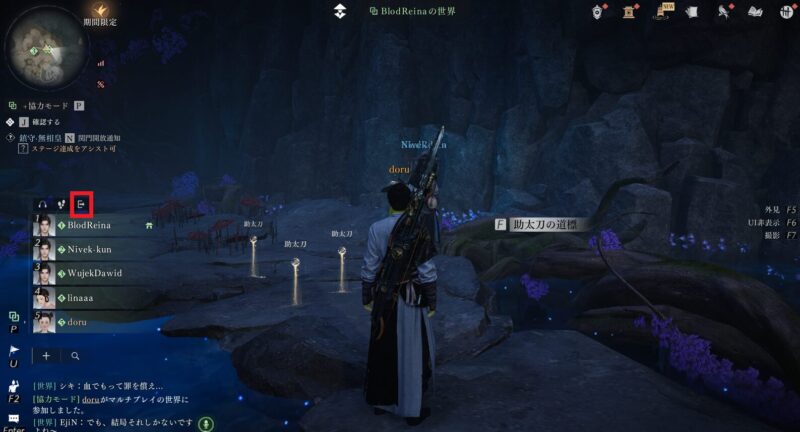This screenshot has height=432, width=800.
Task: Open the round main menu icon
Action: 784,11
